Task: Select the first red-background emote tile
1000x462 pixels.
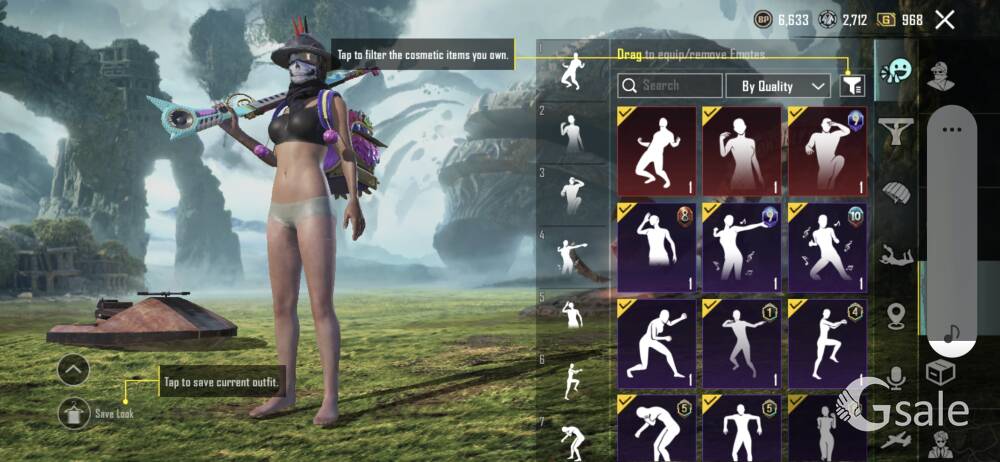Action: [x=657, y=151]
